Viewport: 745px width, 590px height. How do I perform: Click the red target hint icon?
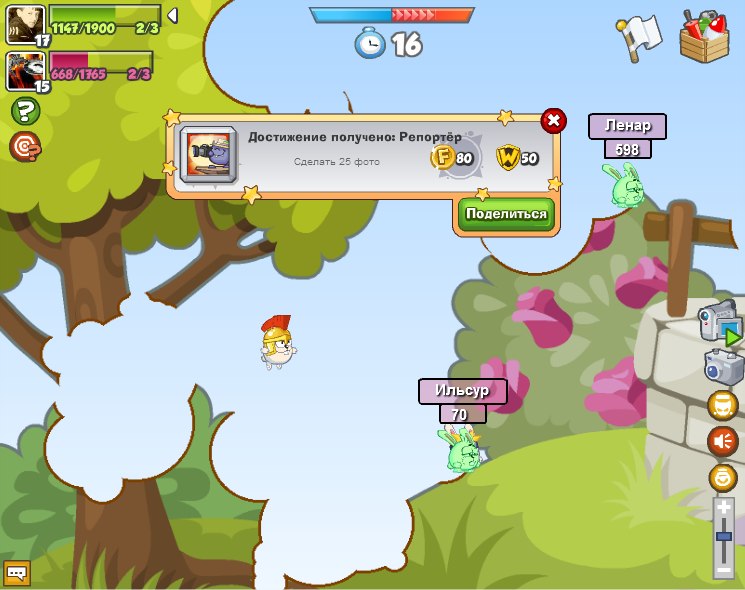(x=25, y=147)
